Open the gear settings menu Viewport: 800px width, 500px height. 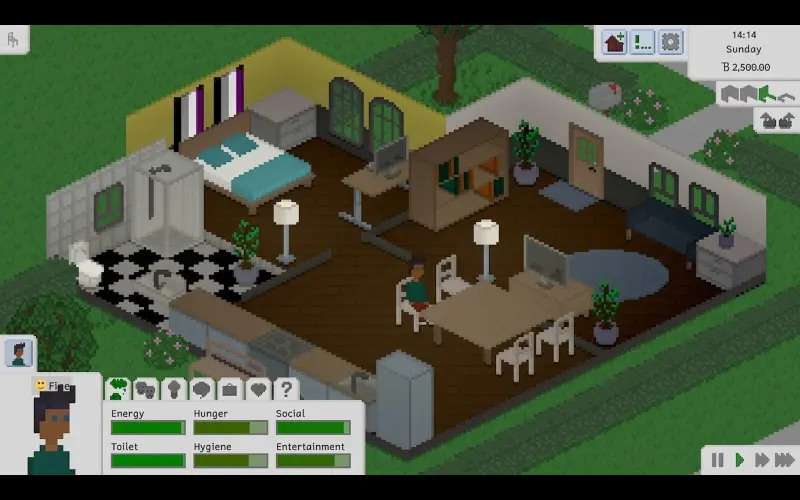click(670, 42)
